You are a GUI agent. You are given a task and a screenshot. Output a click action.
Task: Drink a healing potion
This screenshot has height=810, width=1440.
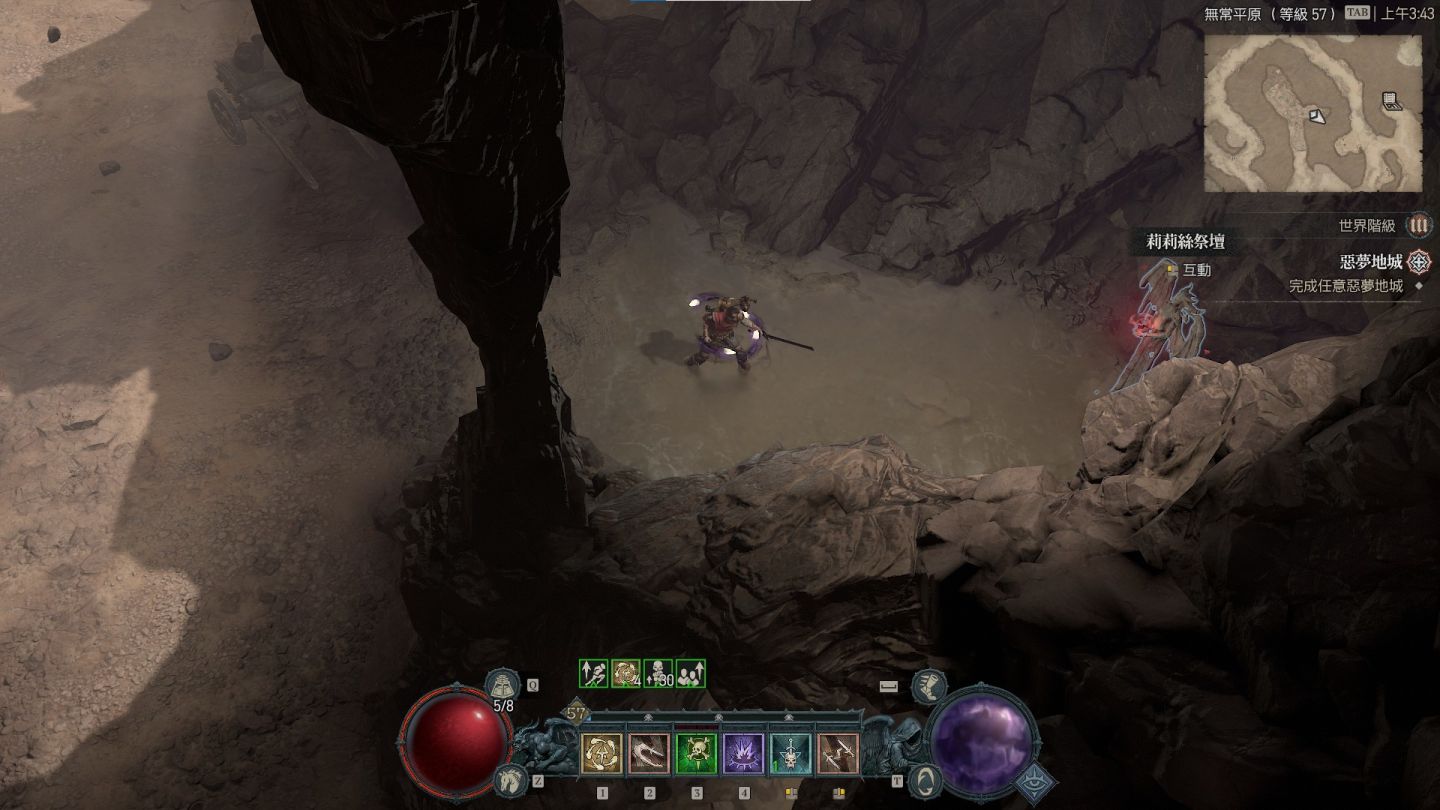pos(502,686)
